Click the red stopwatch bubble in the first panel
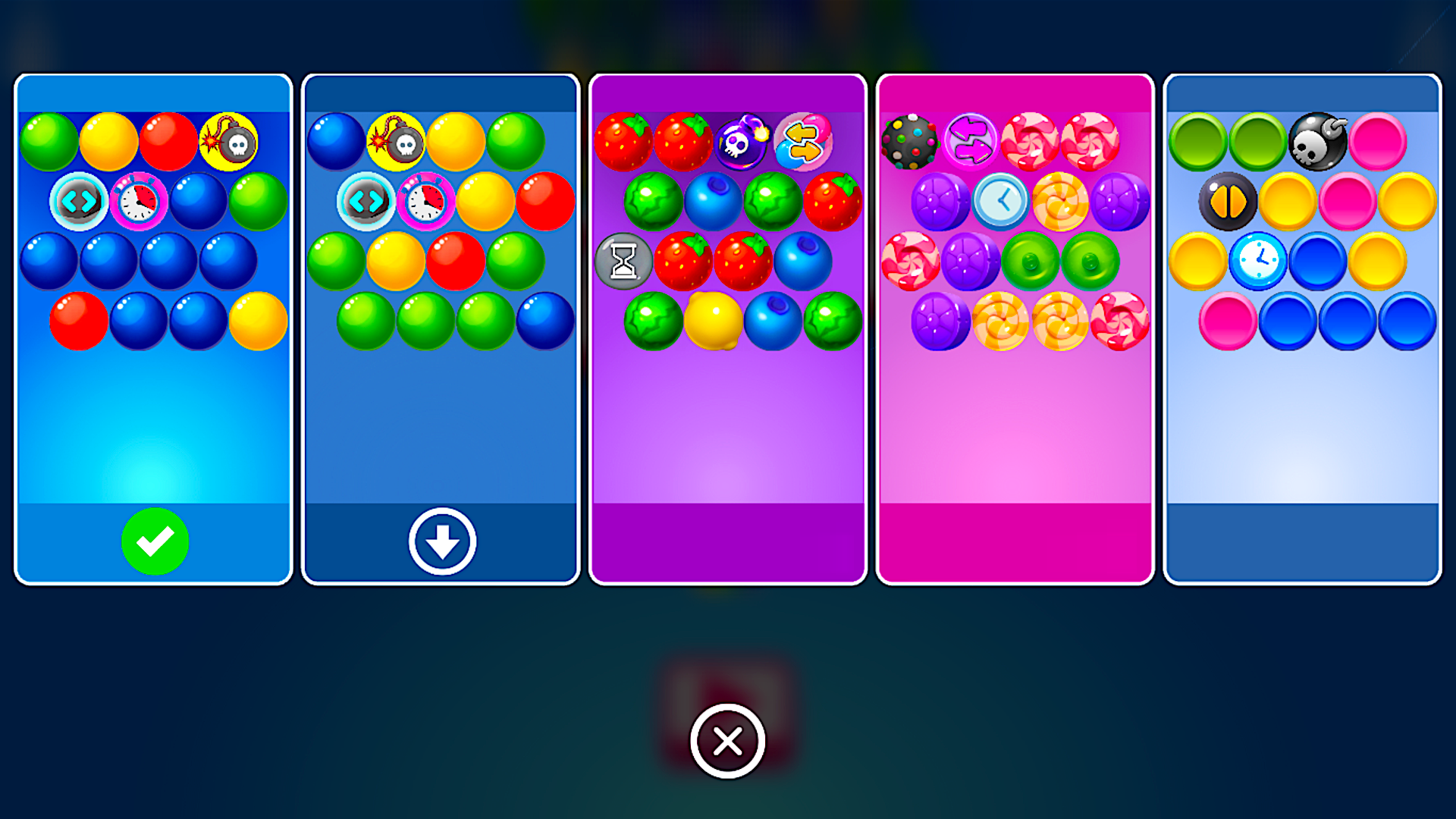This screenshot has width=1456, height=819. (139, 201)
